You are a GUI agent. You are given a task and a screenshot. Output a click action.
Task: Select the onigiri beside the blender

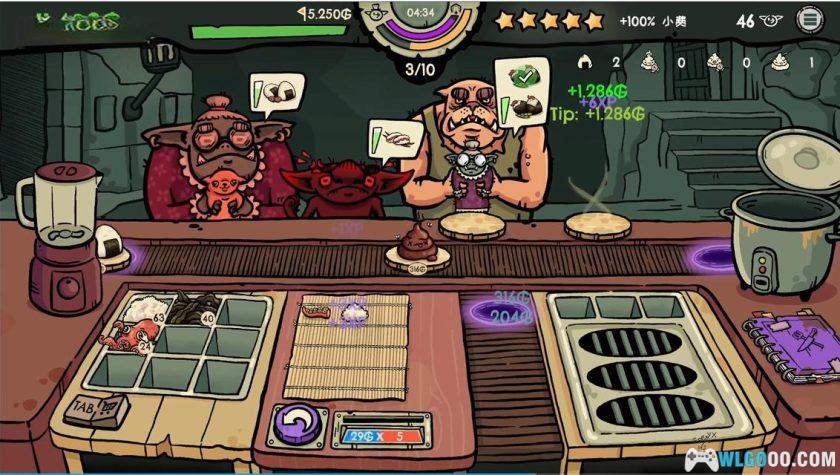point(107,240)
